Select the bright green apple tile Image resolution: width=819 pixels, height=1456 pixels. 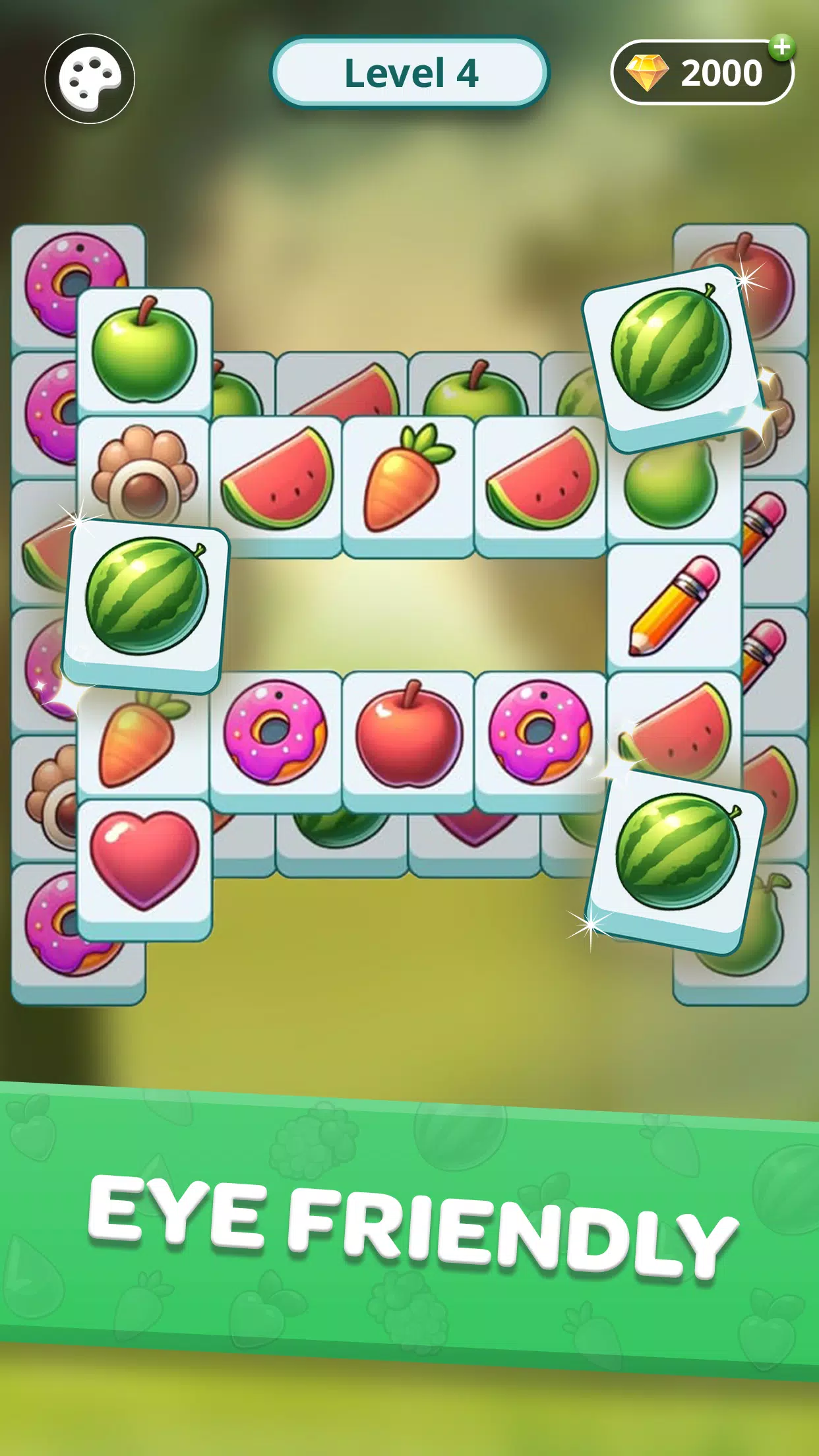pos(144,351)
